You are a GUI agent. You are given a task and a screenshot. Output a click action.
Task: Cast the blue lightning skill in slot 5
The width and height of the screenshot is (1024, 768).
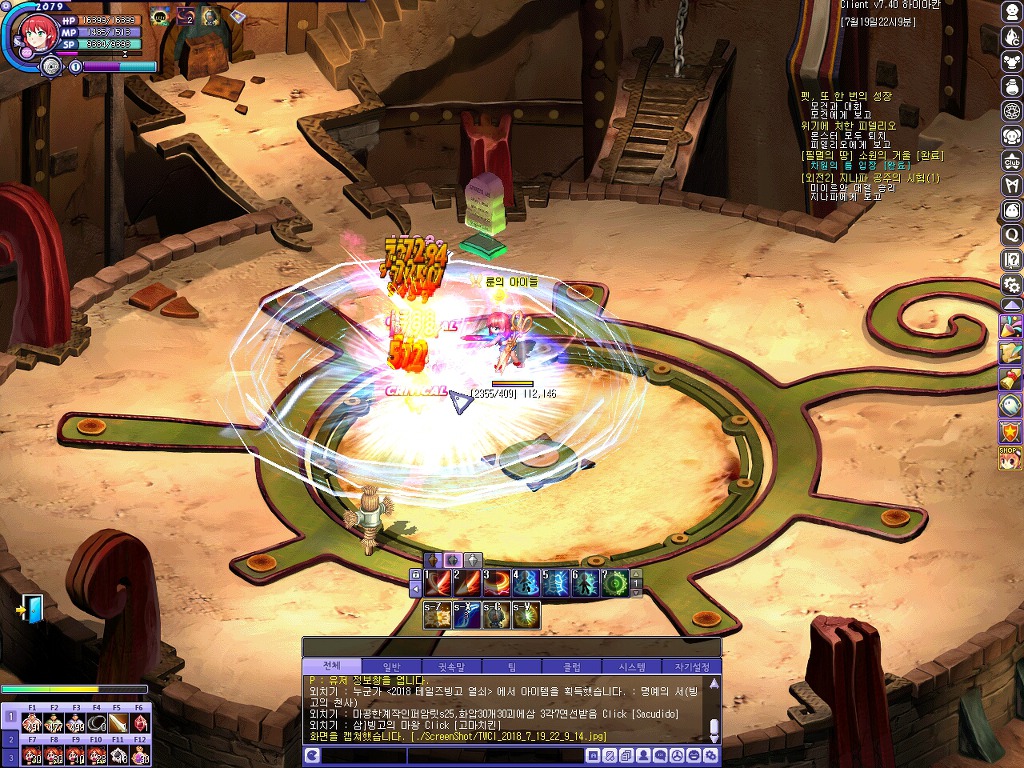(556, 582)
